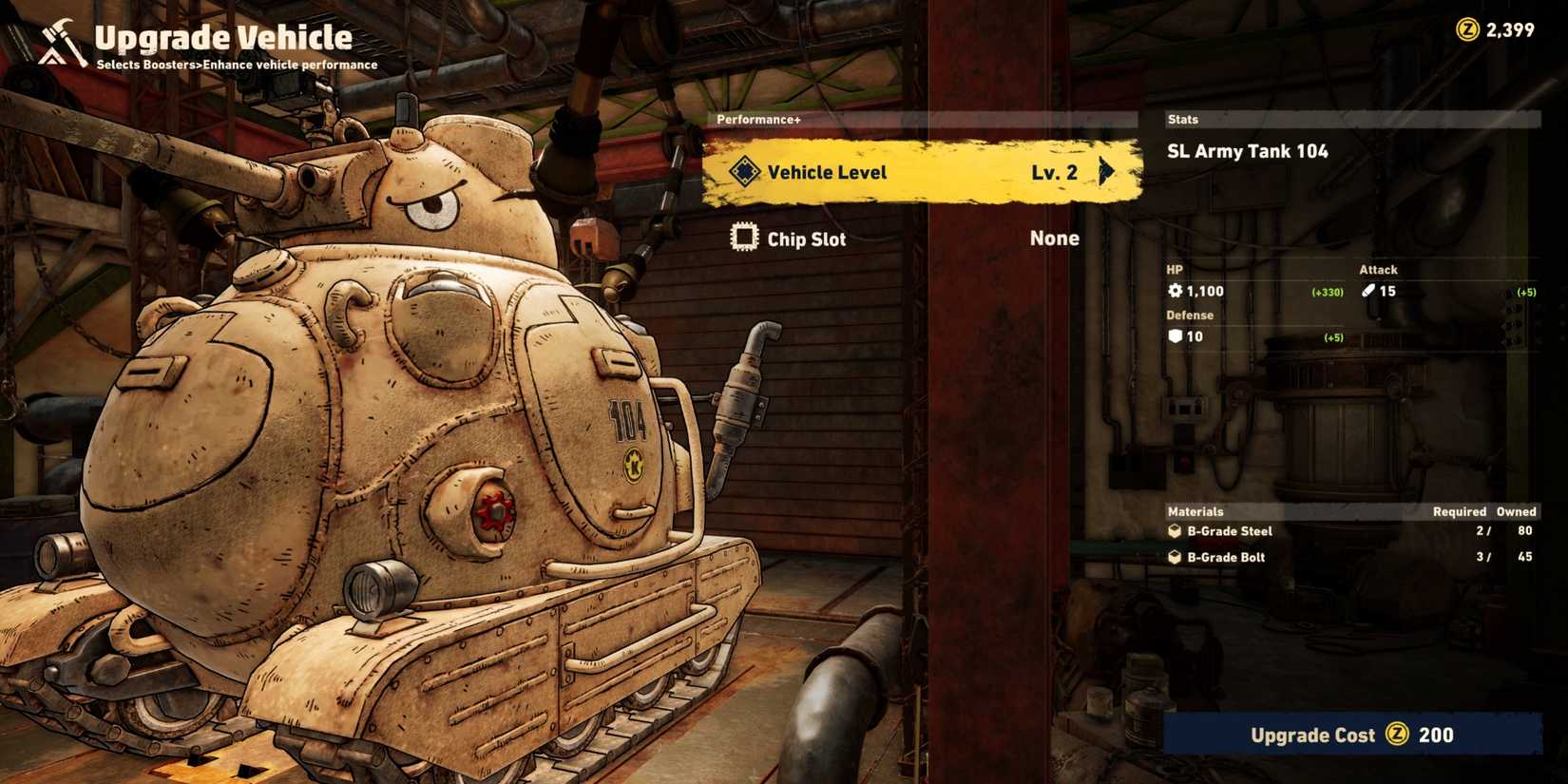Switch to the Stats panel header
Screen dimensions: 1568x784
click(x=1182, y=119)
